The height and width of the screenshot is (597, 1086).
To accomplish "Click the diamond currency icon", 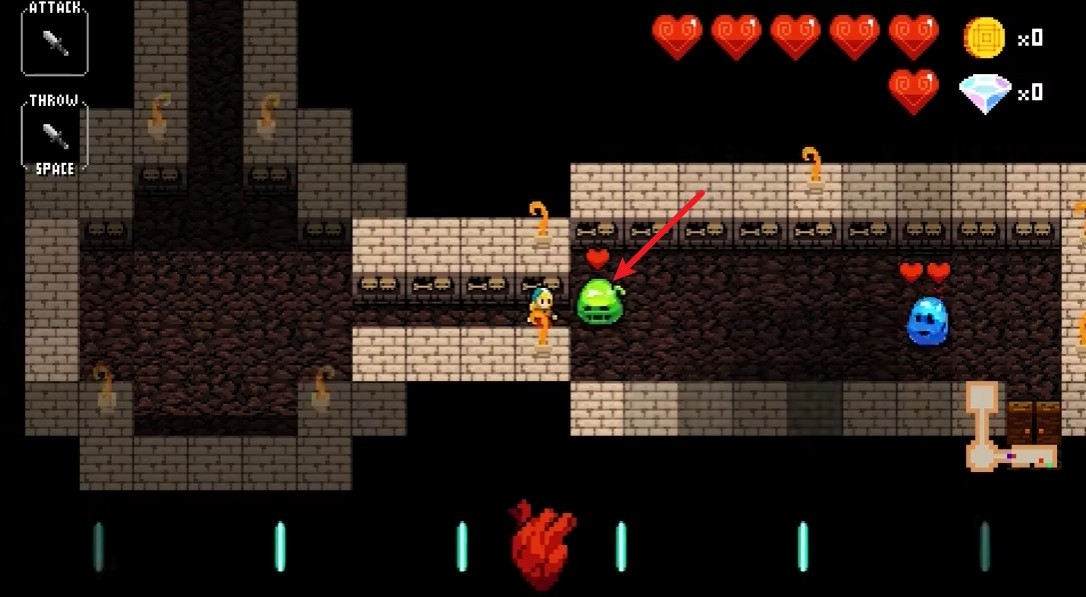I will 985,93.
